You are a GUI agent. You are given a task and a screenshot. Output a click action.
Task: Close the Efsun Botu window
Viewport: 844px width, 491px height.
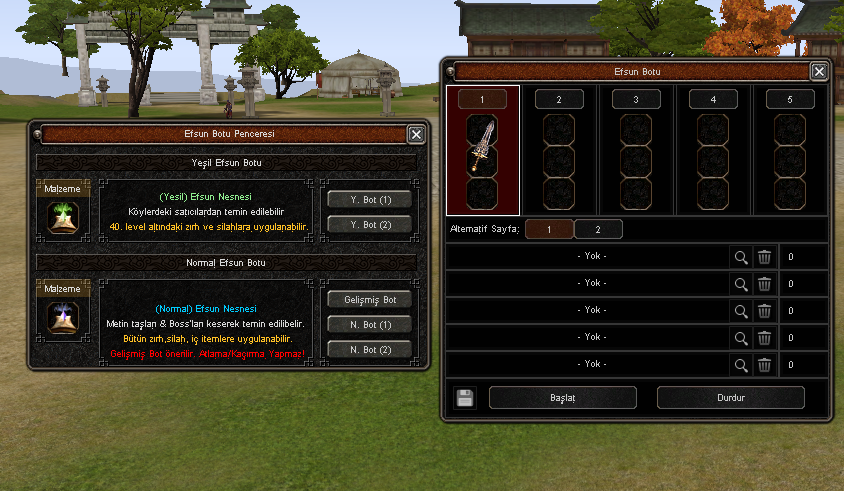click(819, 71)
